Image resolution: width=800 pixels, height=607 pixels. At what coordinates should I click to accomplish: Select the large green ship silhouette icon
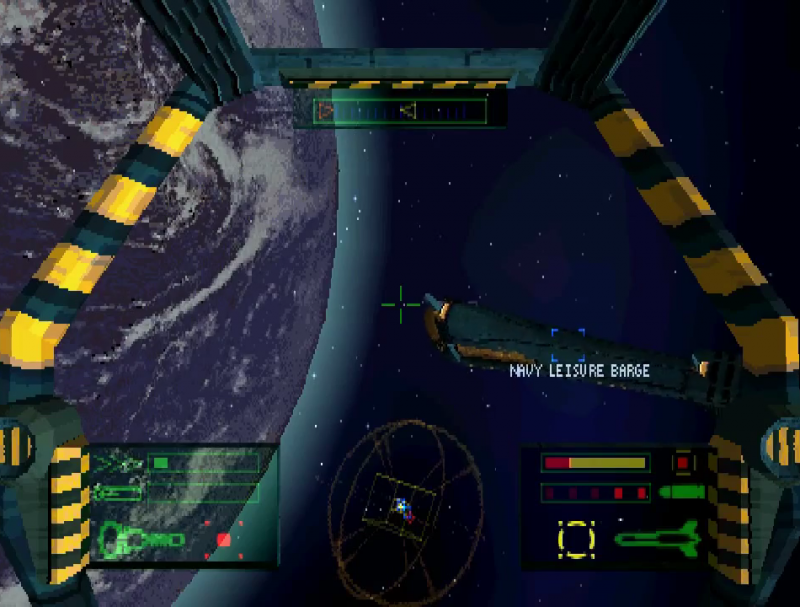[x=142, y=541]
